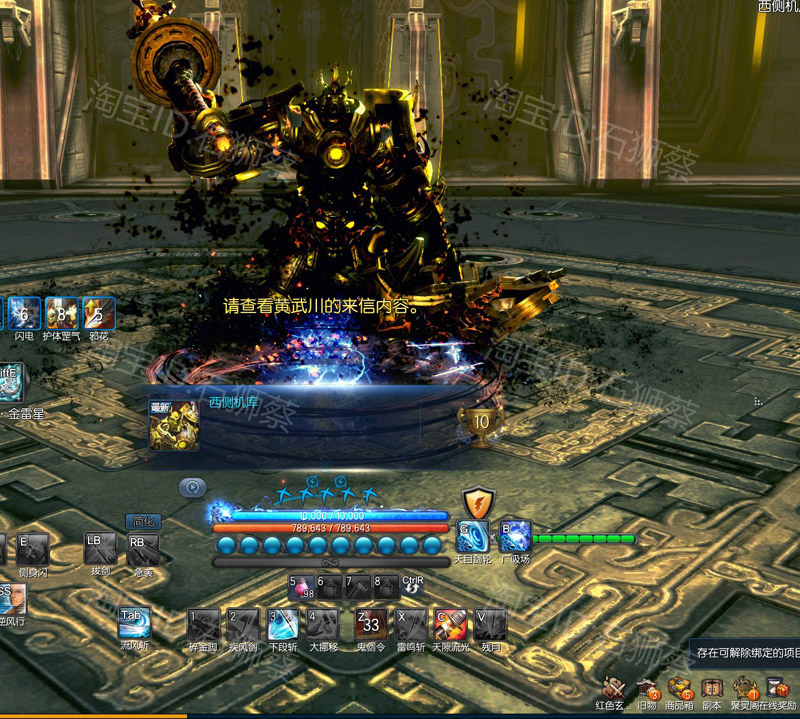This screenshot has width=800, height=719.
Task: Cast the 天目剑轮 skill
Action: coord(472,536)
